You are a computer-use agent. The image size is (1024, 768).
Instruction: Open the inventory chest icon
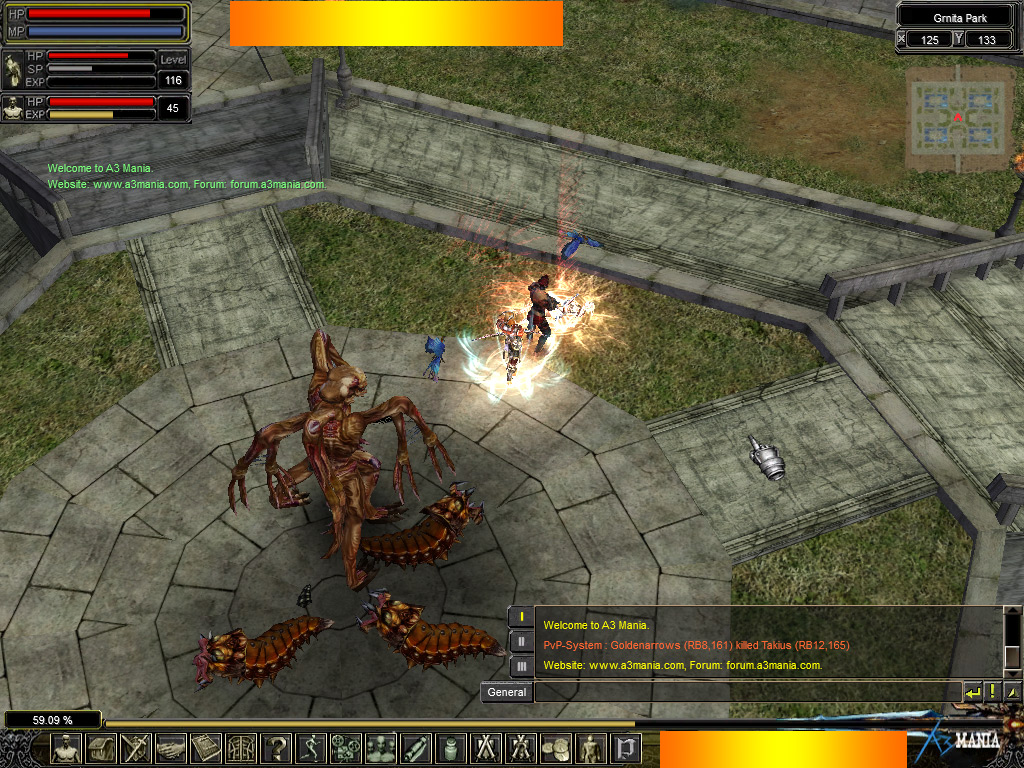point(101,748)
